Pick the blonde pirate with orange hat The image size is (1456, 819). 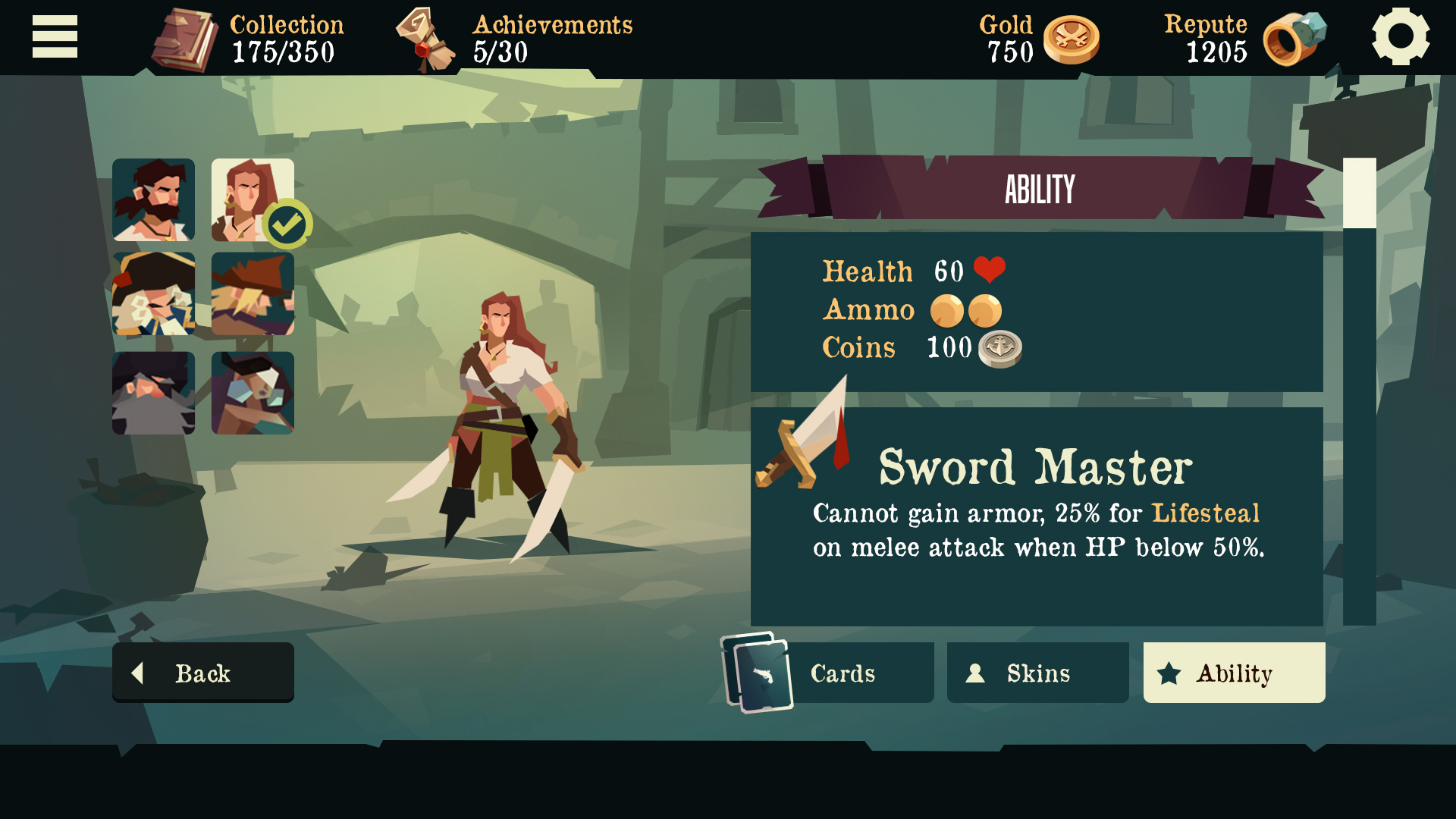tap(253, 294)
